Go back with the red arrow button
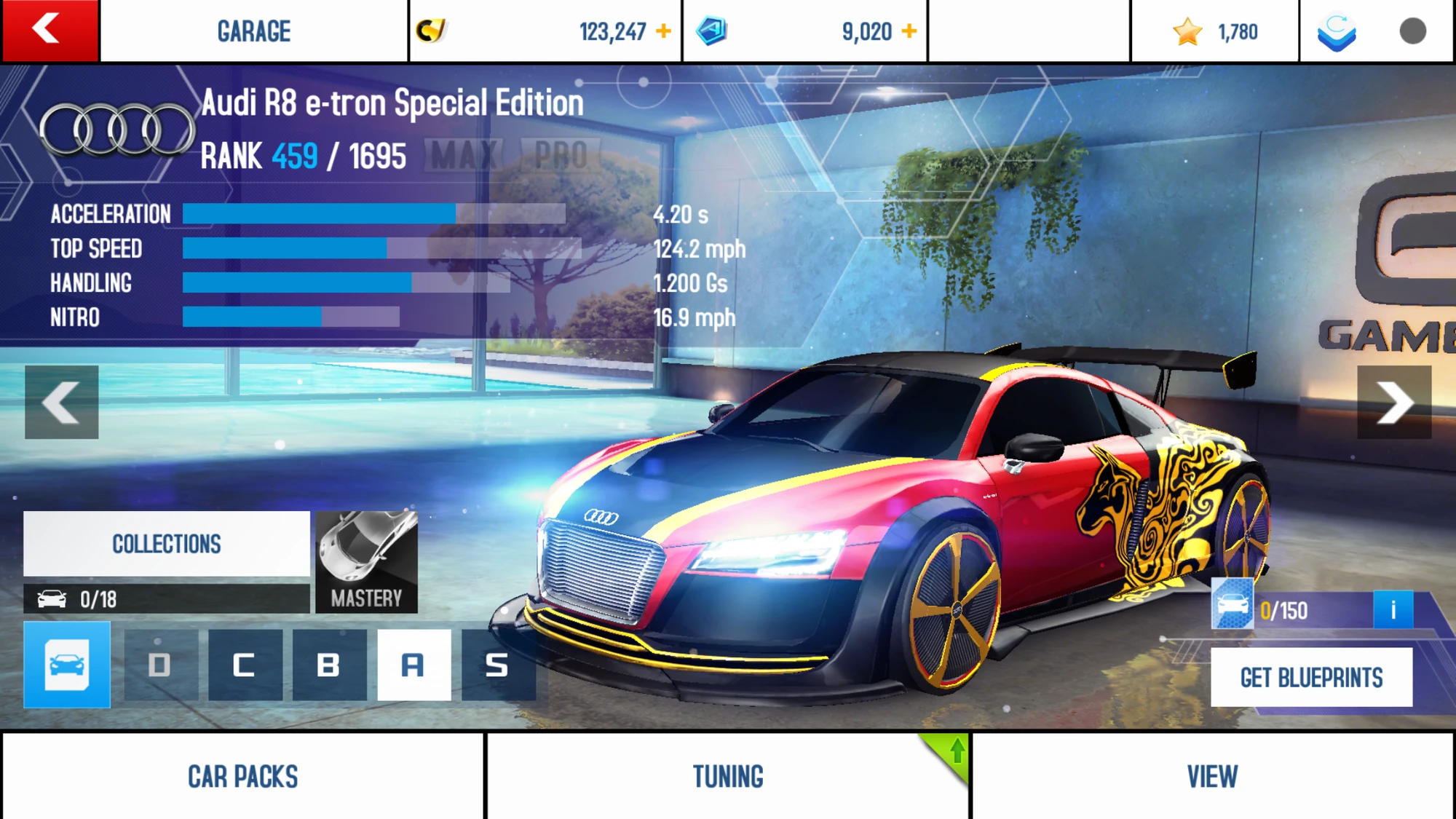This screenshot has width=1456, height=819. 50,31
